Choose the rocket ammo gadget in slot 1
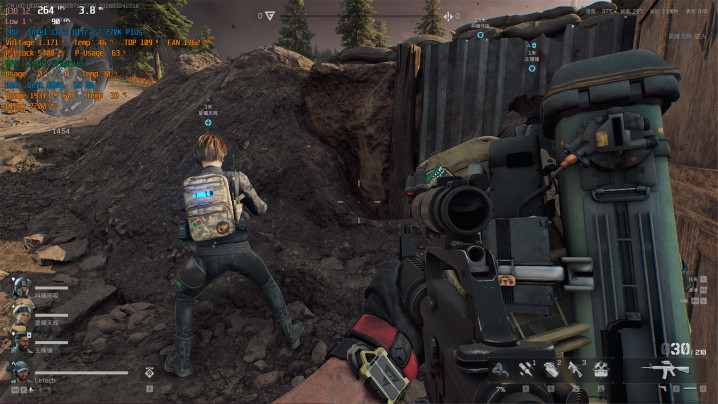The width and height of the screenshot is (718, 404). click(x=523, y=369)
